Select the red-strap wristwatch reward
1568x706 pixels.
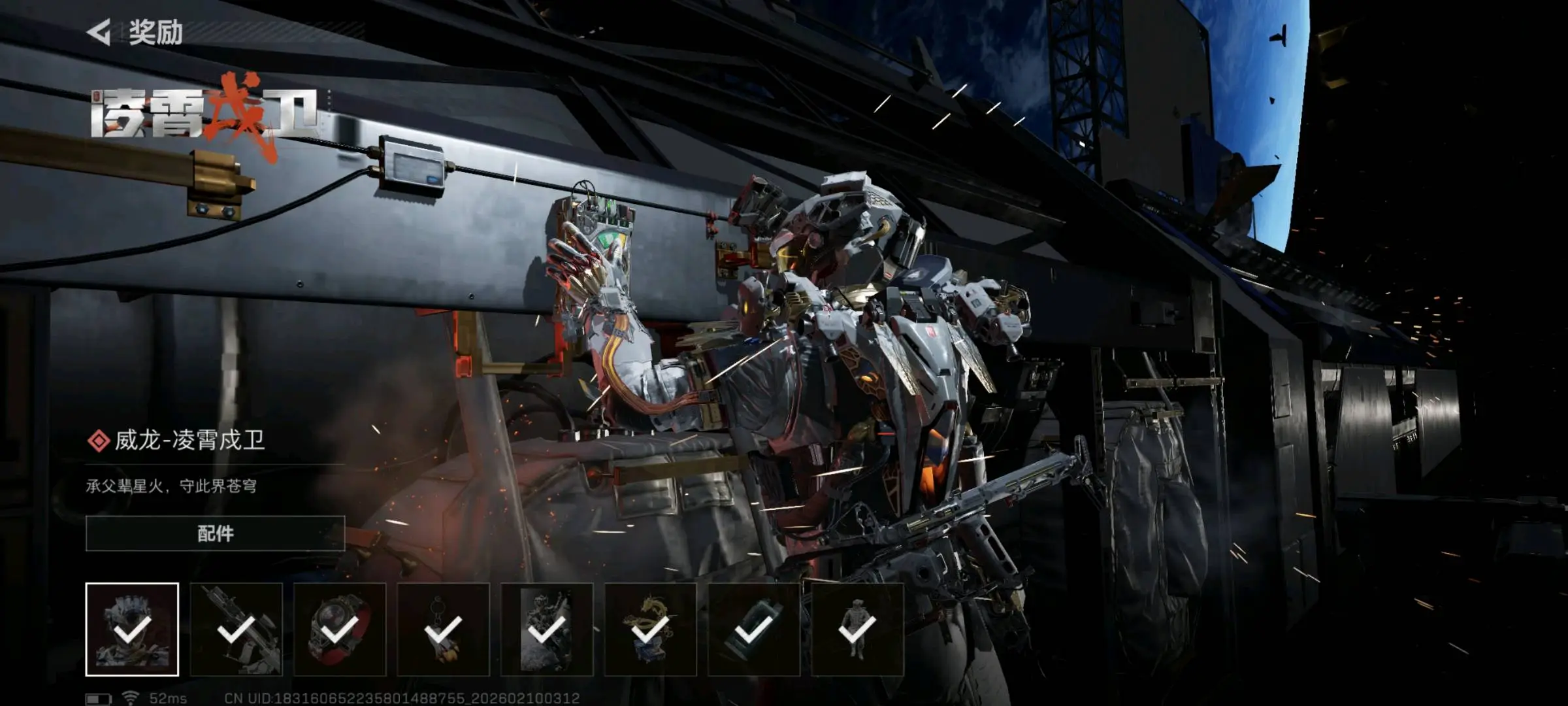(x=340, y=629)
